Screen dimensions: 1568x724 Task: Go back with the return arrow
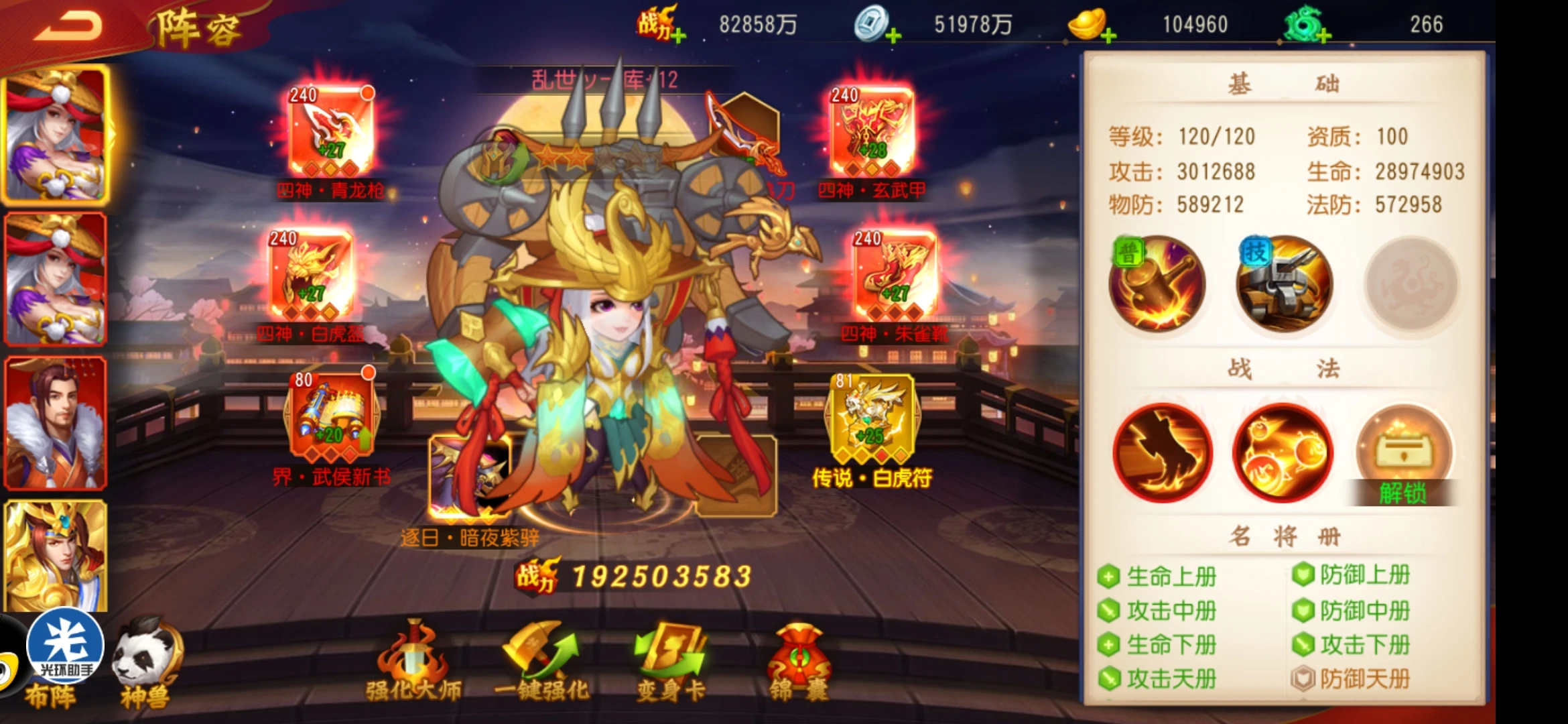tap(68, 27)
